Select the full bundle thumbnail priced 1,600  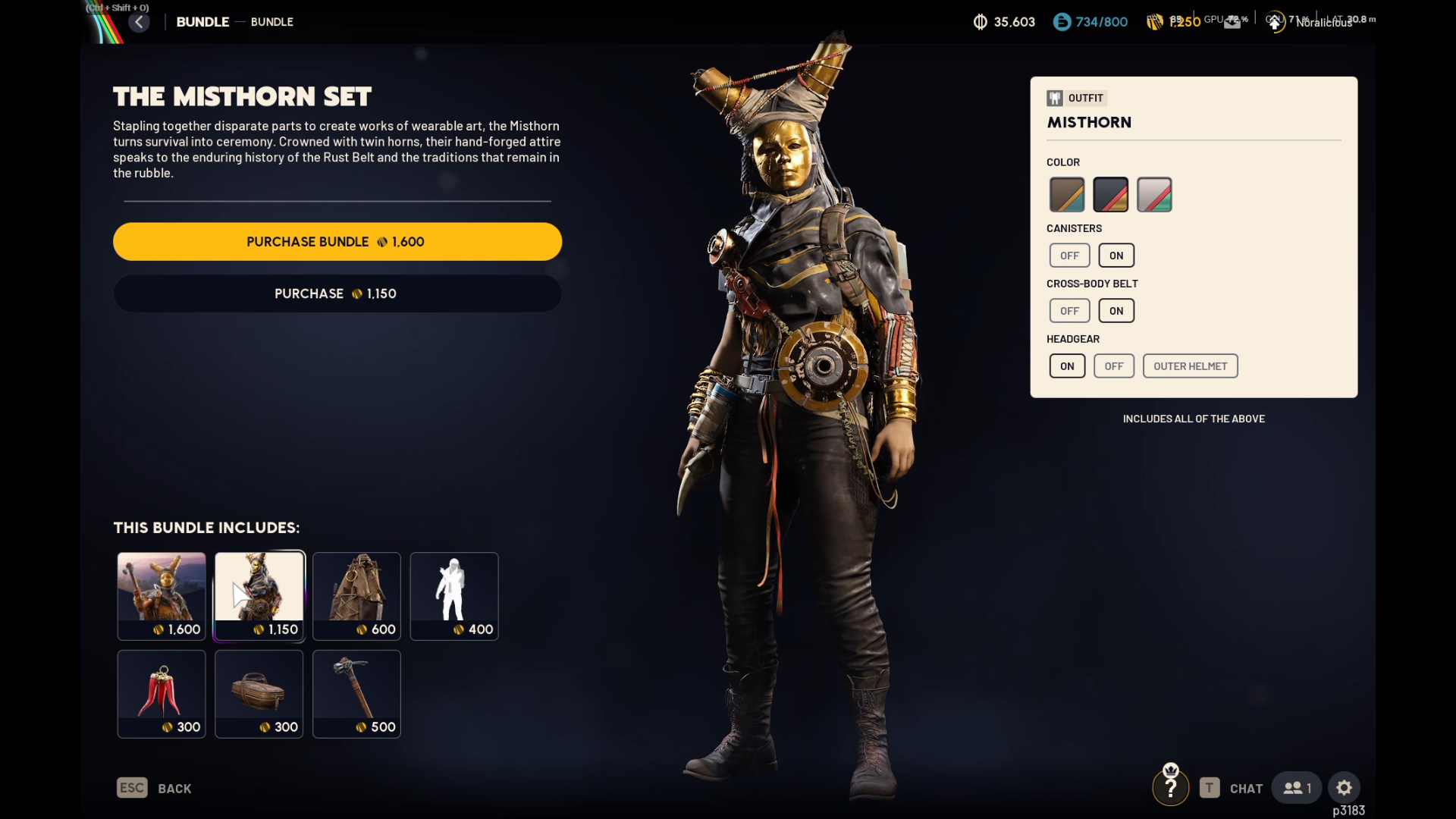(162, 596)
